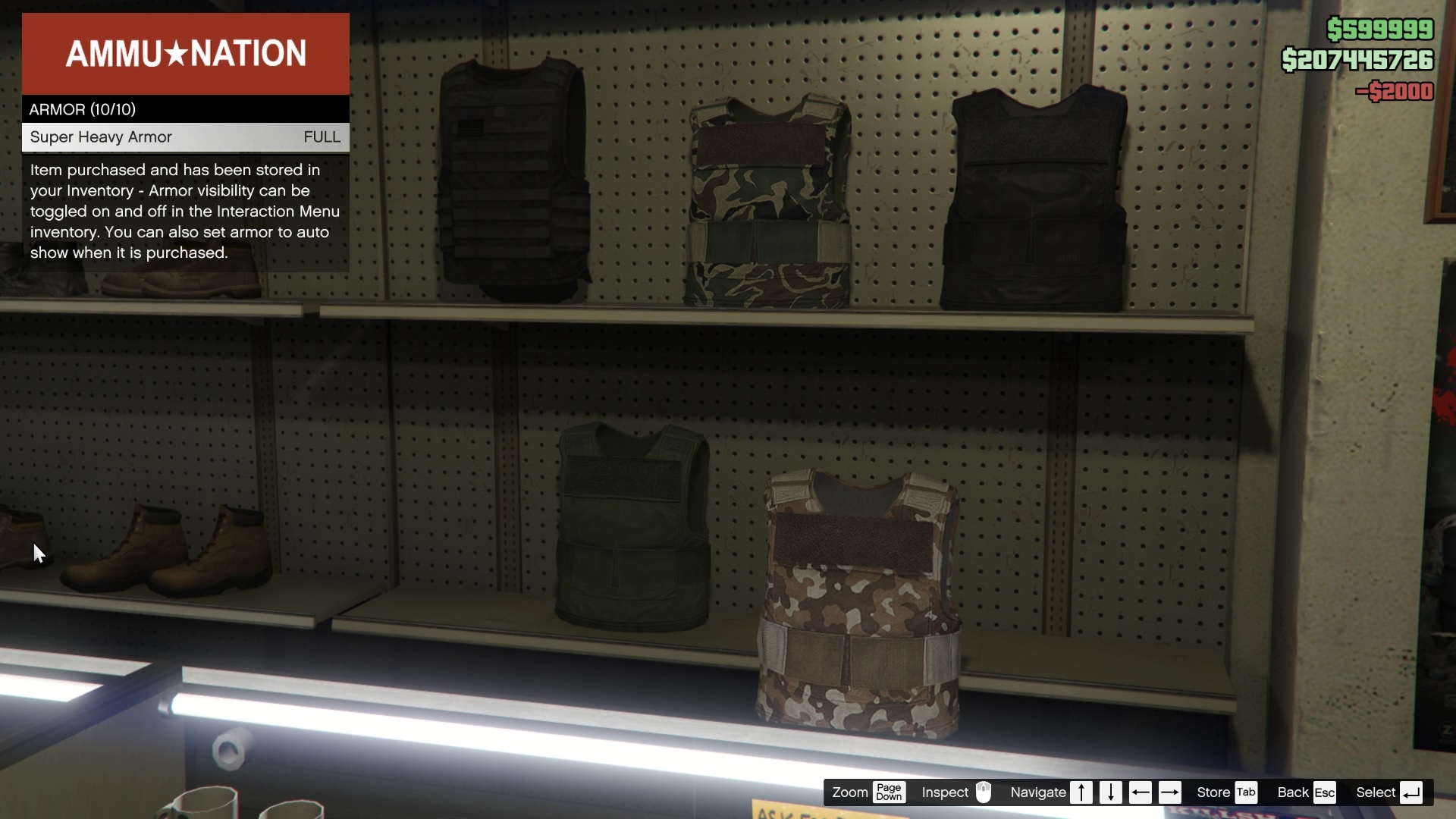This screenshot has height=819, width=1456.
Task: Click the FULL status indicator
Action: (x=321, y=137)
